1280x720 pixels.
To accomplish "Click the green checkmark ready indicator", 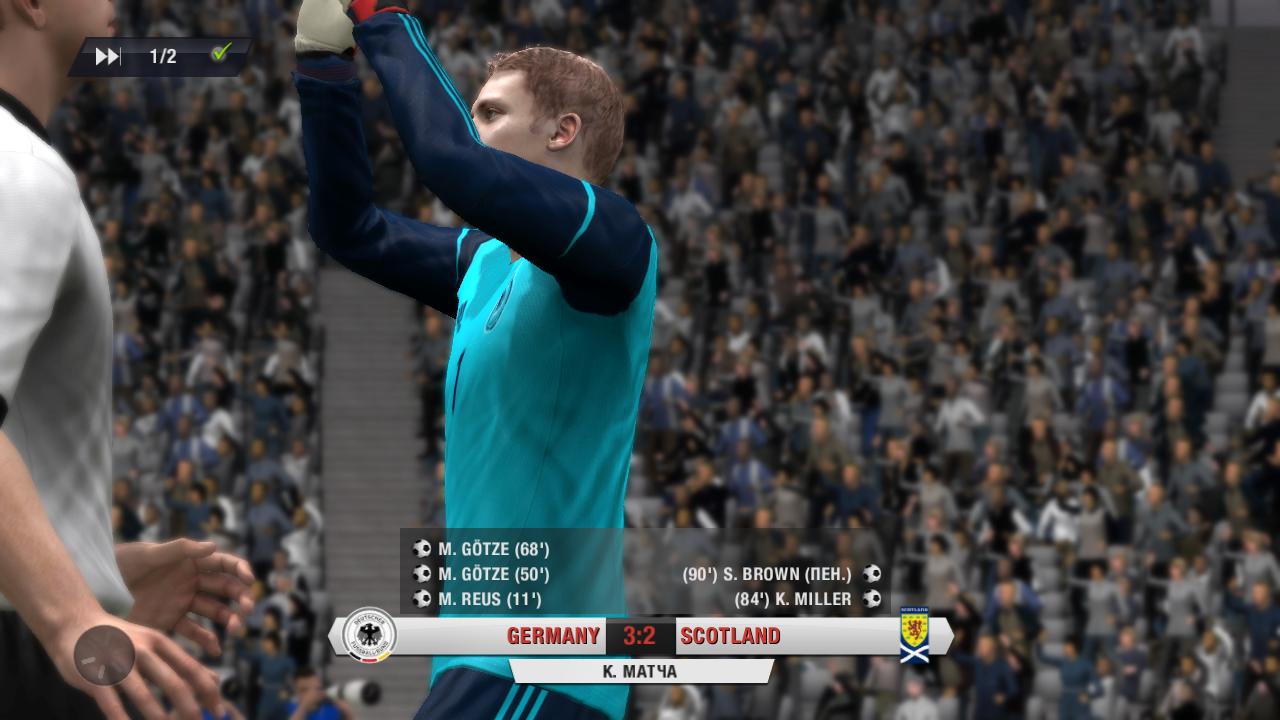I will tap(220, 54).
